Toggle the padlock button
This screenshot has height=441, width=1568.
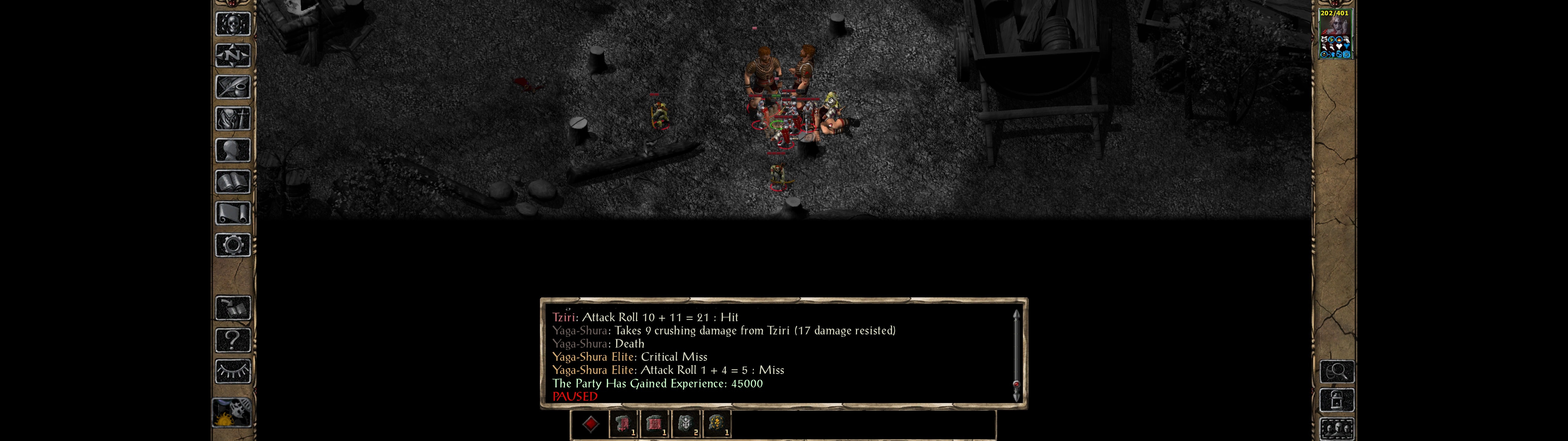[1336, 400]
